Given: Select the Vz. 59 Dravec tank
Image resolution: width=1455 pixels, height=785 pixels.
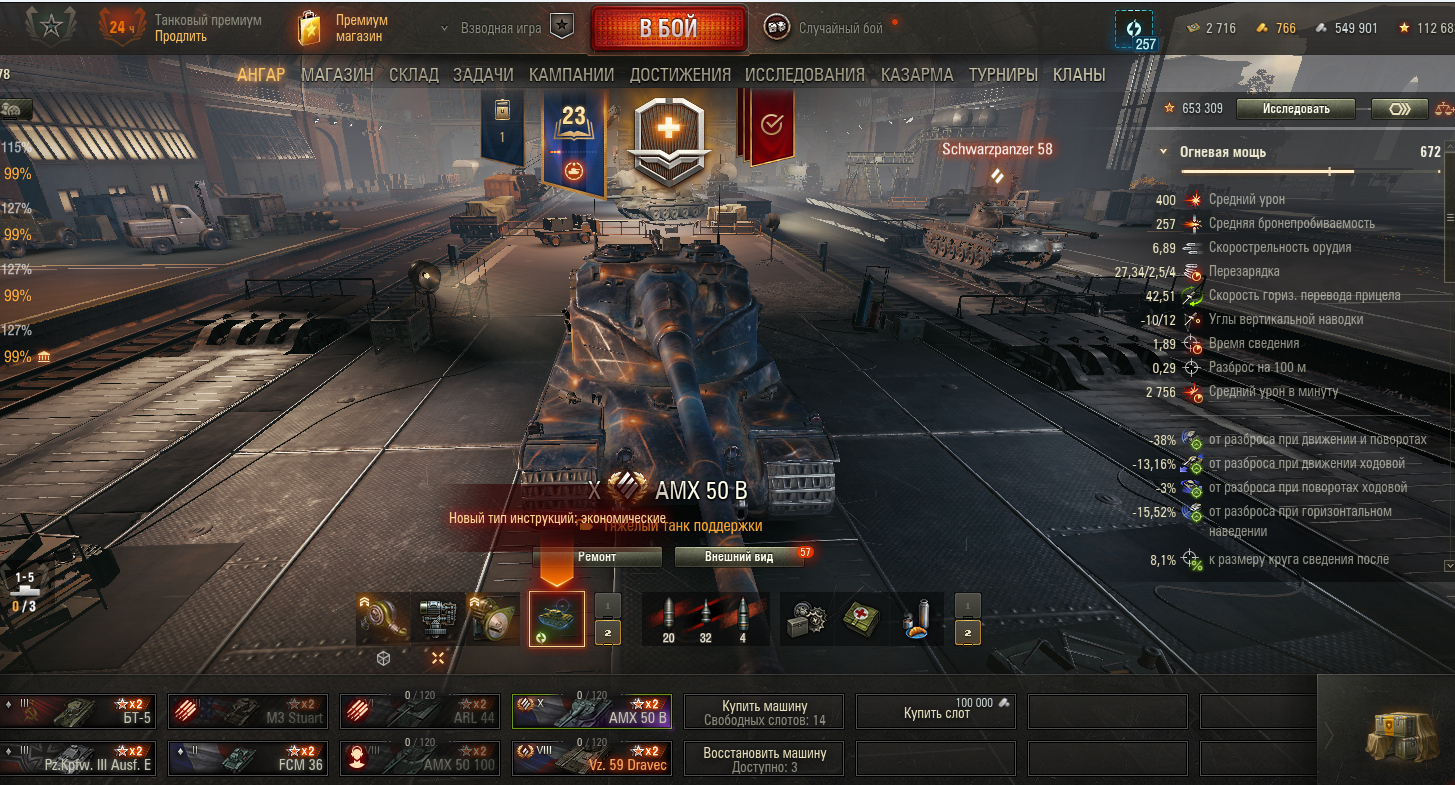Looking at the screenshot, I should pyautogui.click(x=591, y=759).
